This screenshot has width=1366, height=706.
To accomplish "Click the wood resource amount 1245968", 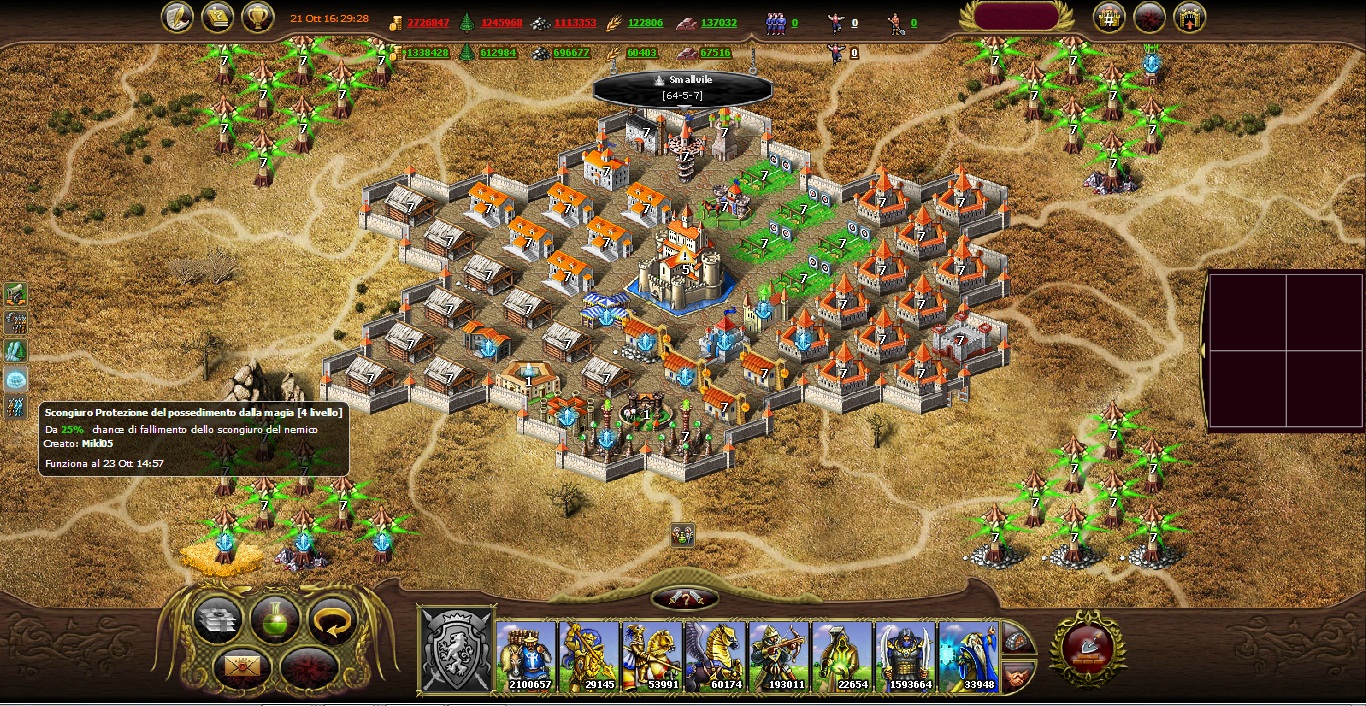I will pos(500,23).
